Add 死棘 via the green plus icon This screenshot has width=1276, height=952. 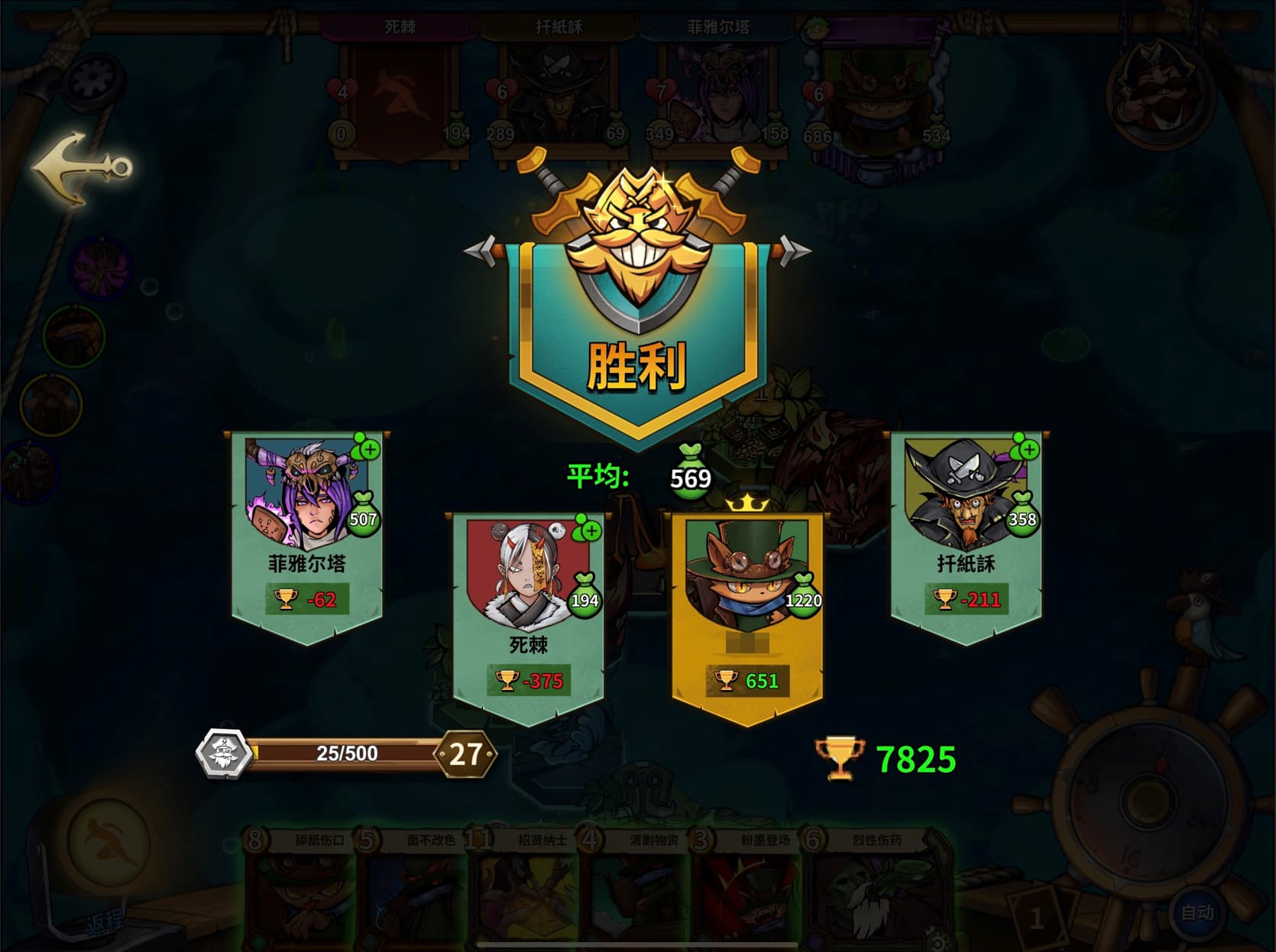pos(590,529)
